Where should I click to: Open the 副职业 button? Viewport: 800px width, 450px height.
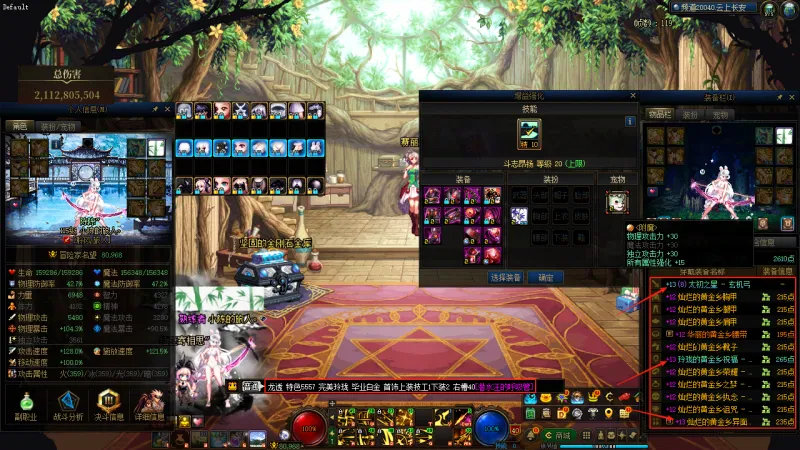(25, 404)
